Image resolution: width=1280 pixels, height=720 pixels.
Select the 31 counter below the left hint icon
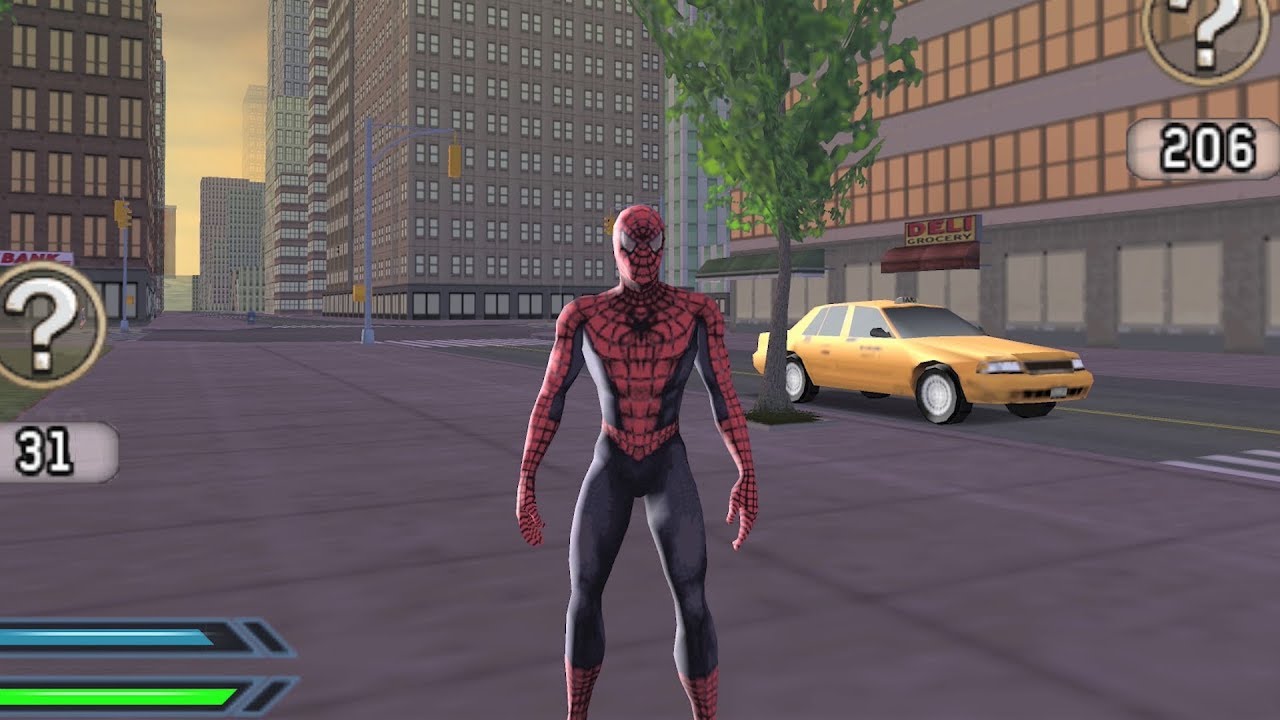pyautogui.click(x=40, y=449)
